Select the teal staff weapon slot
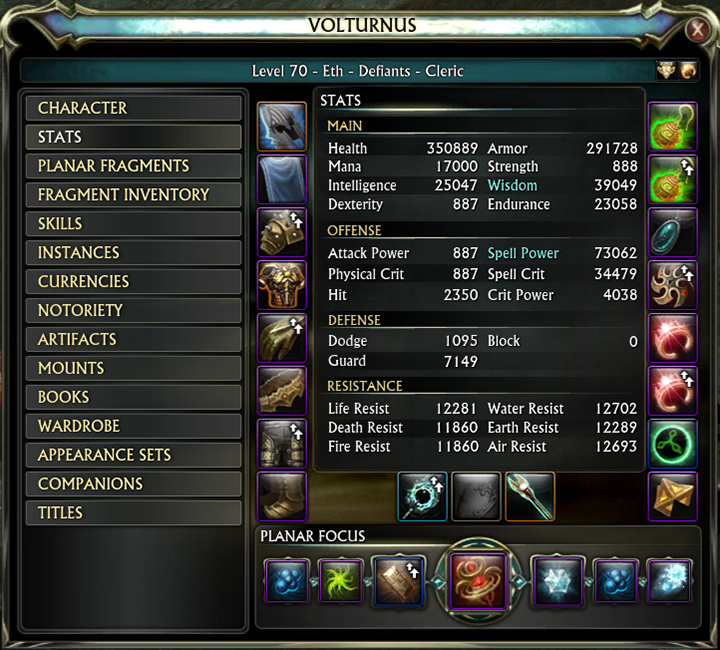720x650 pixels. coord(529,496)
